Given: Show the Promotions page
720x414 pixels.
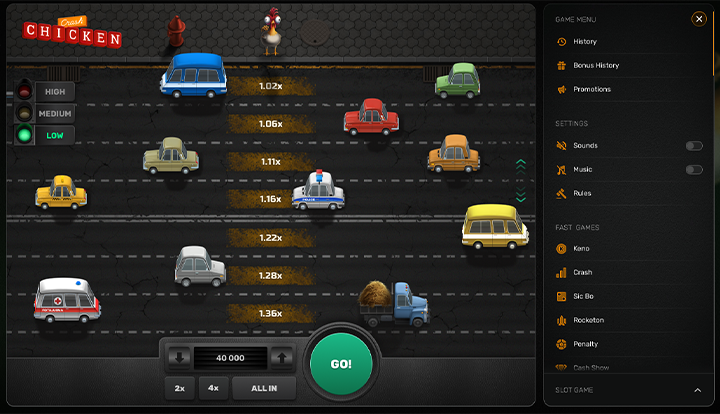Looking at the screenshot, I should [591, 90].
